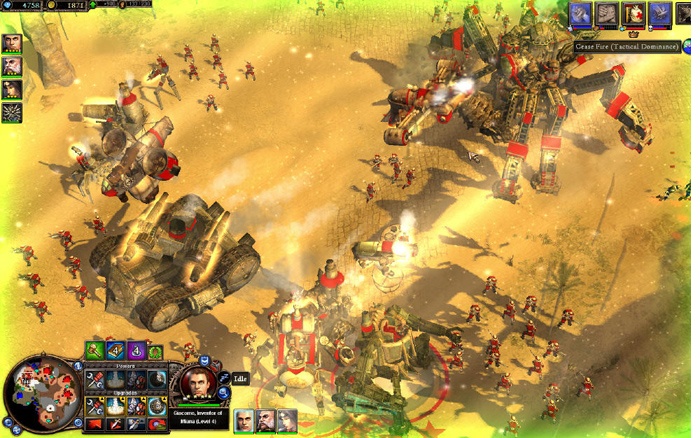Choose the bearded hero portrait in the bottom bar

(x=265, y=420)
